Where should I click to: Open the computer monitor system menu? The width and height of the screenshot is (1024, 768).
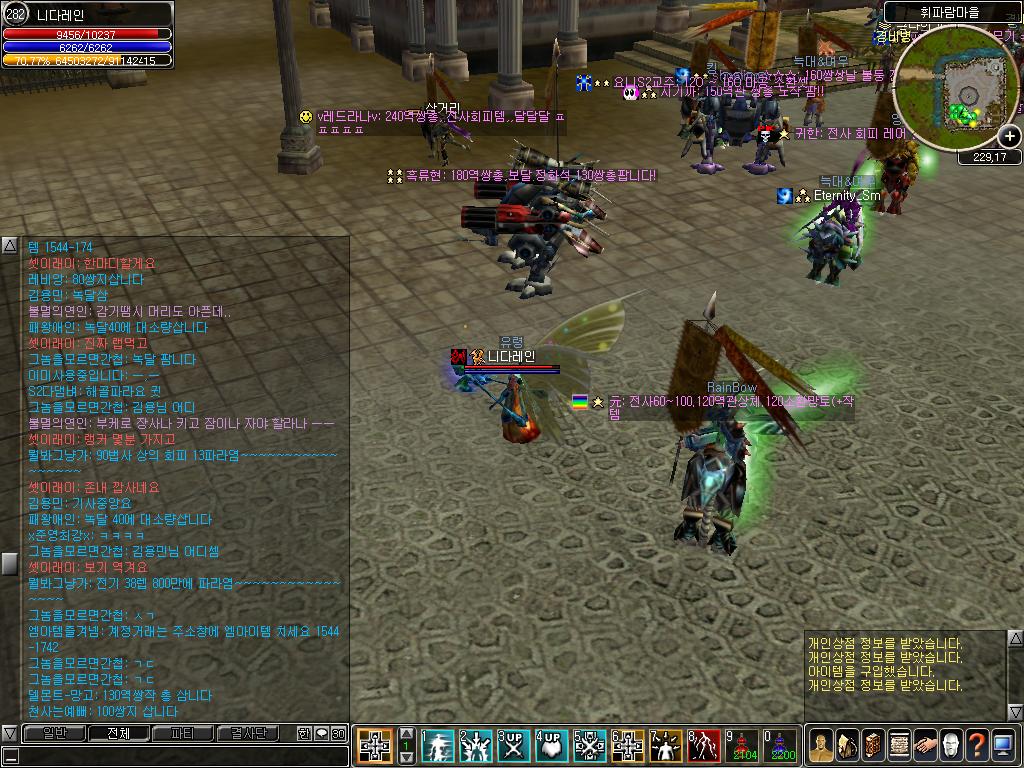coord(1003,745)
